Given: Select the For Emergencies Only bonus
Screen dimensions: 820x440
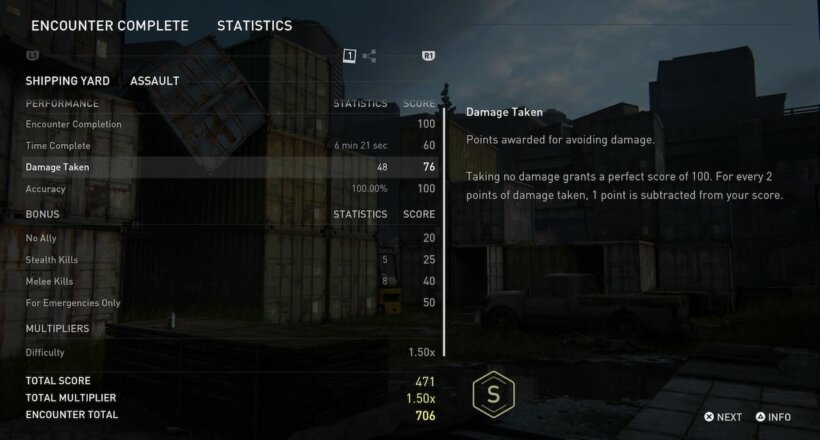Looking at the screenshot, I should [x=230, y=302].
